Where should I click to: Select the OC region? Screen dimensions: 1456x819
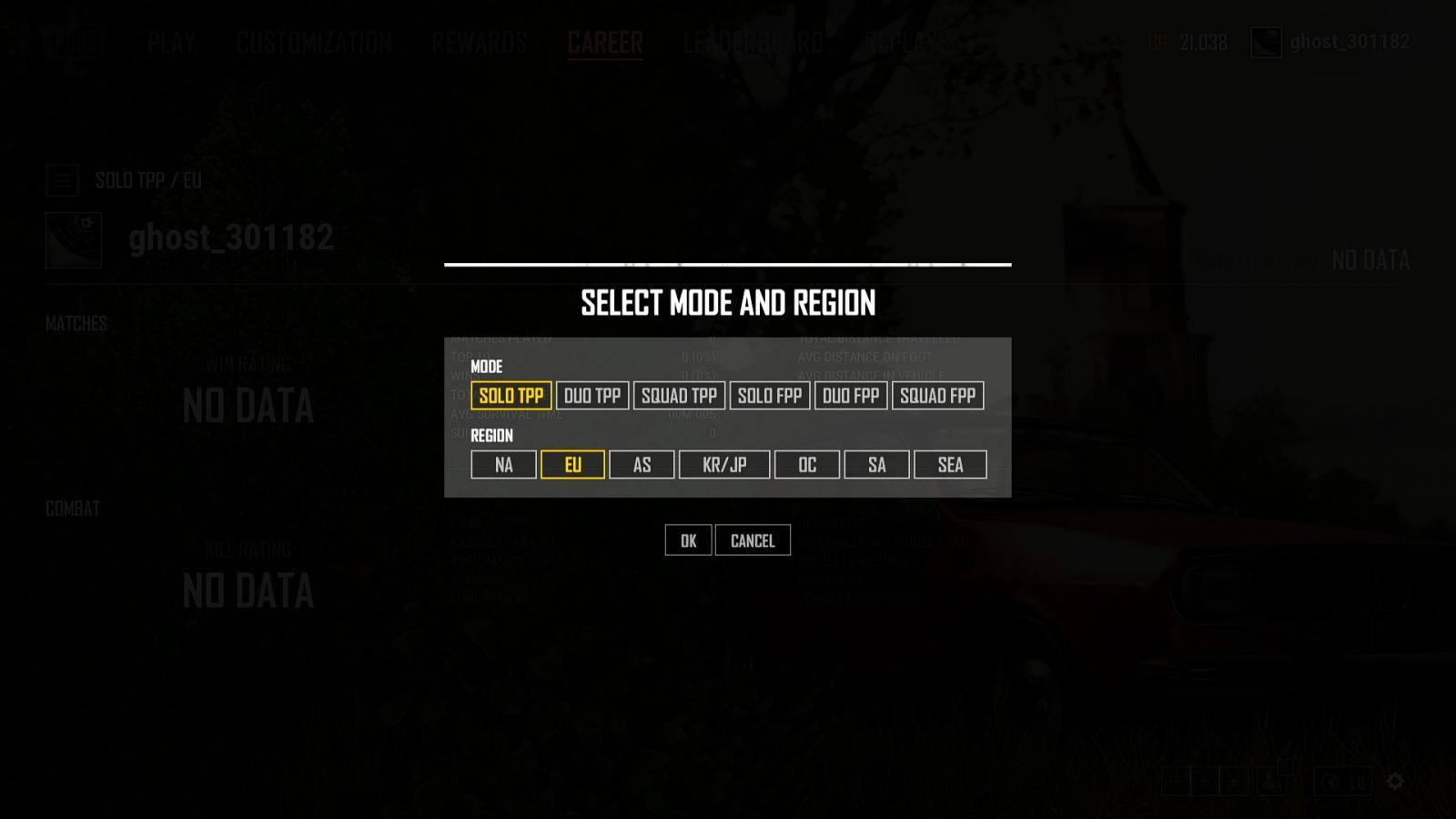coord(807,465)
